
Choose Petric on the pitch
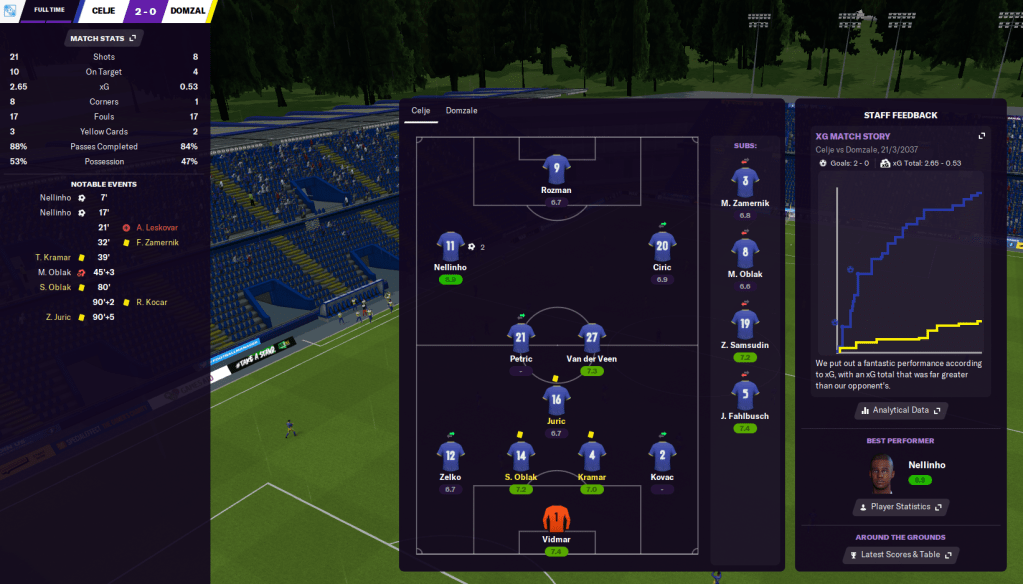[x=521, y=338]
